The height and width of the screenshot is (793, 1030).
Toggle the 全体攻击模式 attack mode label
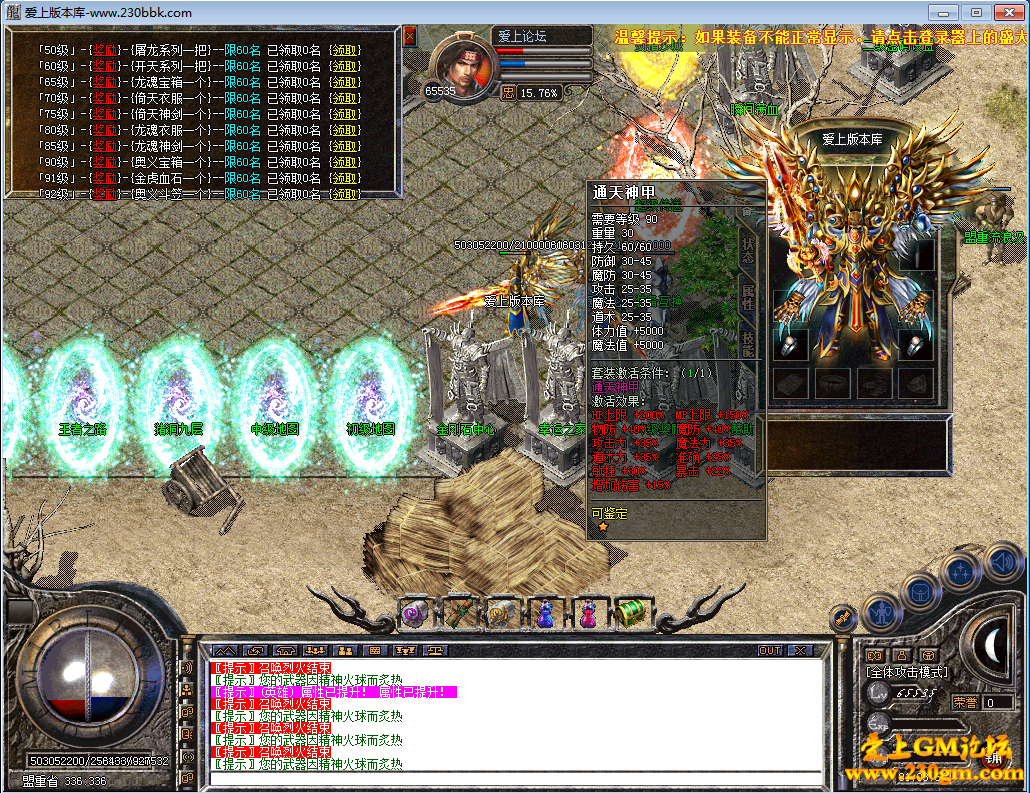(907, 672)
